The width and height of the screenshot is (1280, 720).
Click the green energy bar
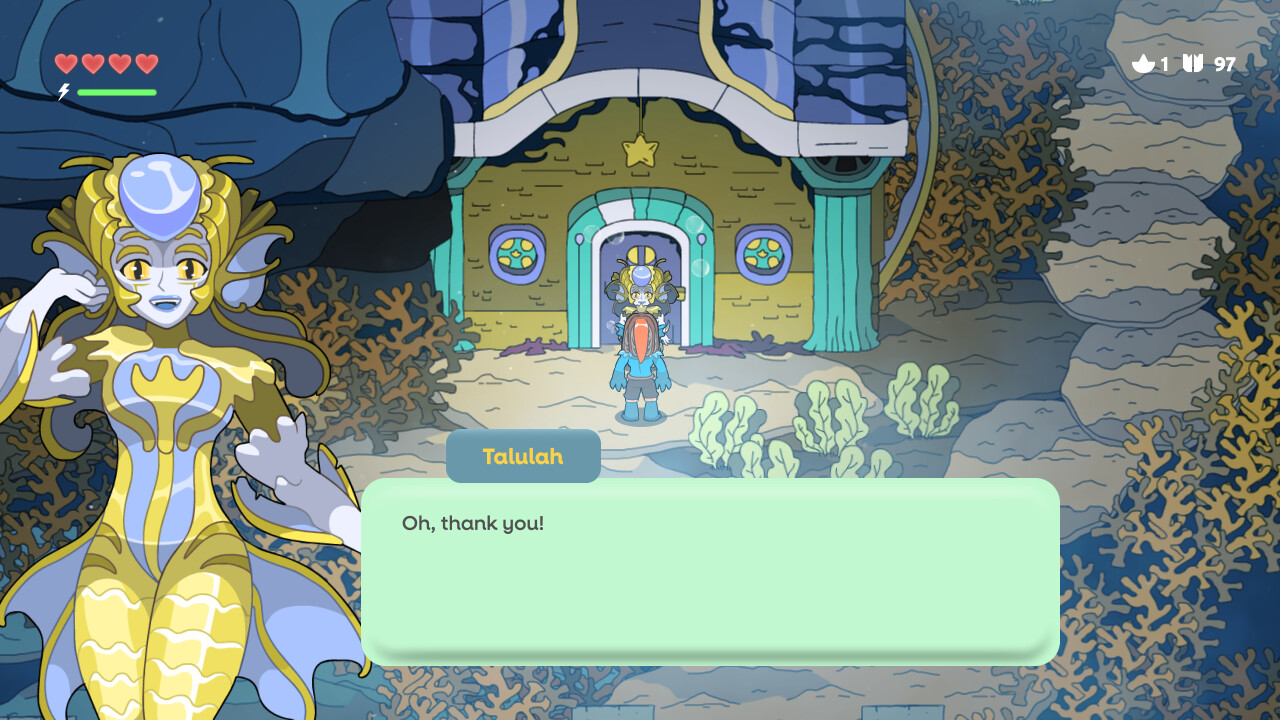pos(117,91)
